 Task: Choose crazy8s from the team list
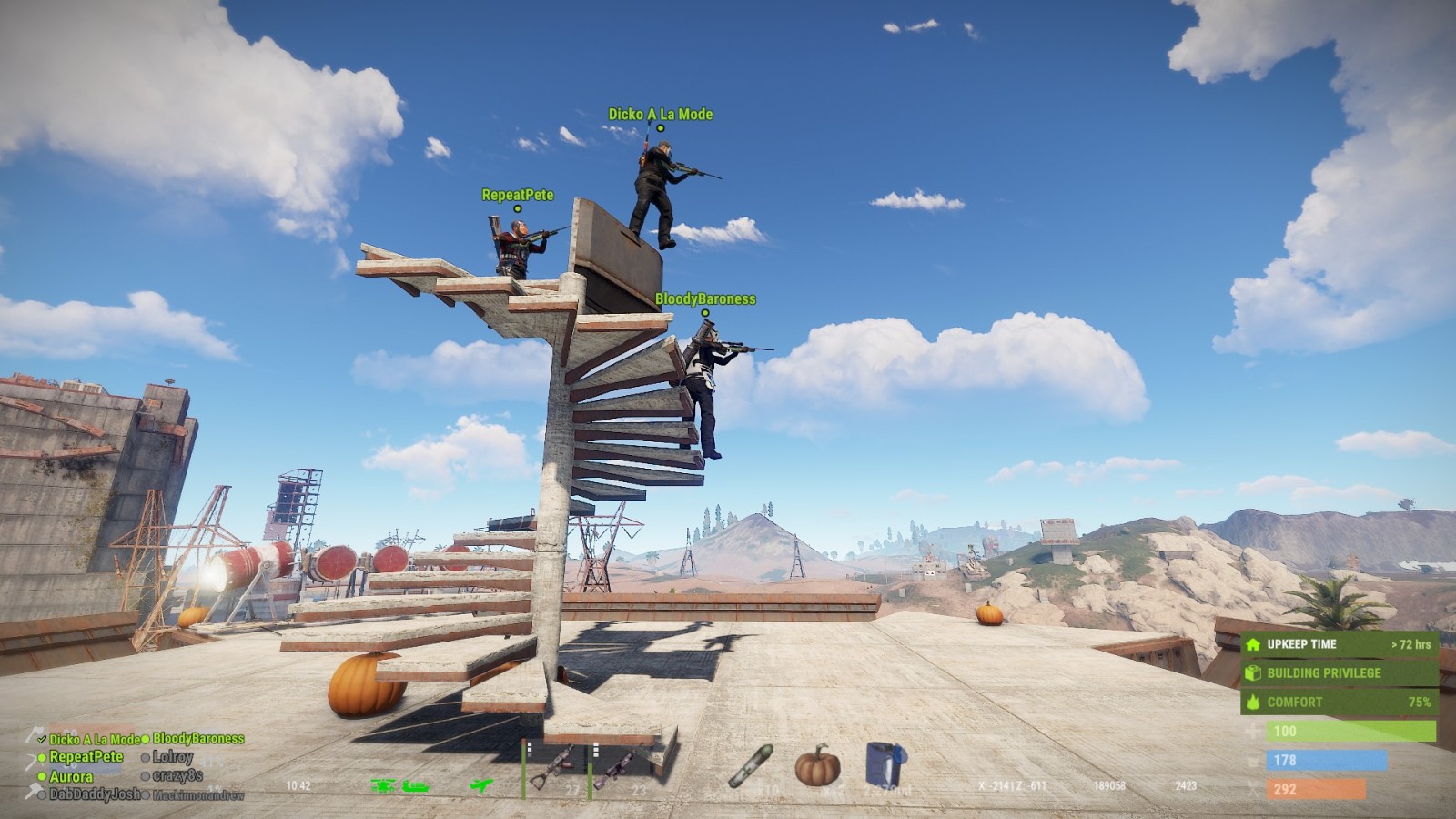177,776
